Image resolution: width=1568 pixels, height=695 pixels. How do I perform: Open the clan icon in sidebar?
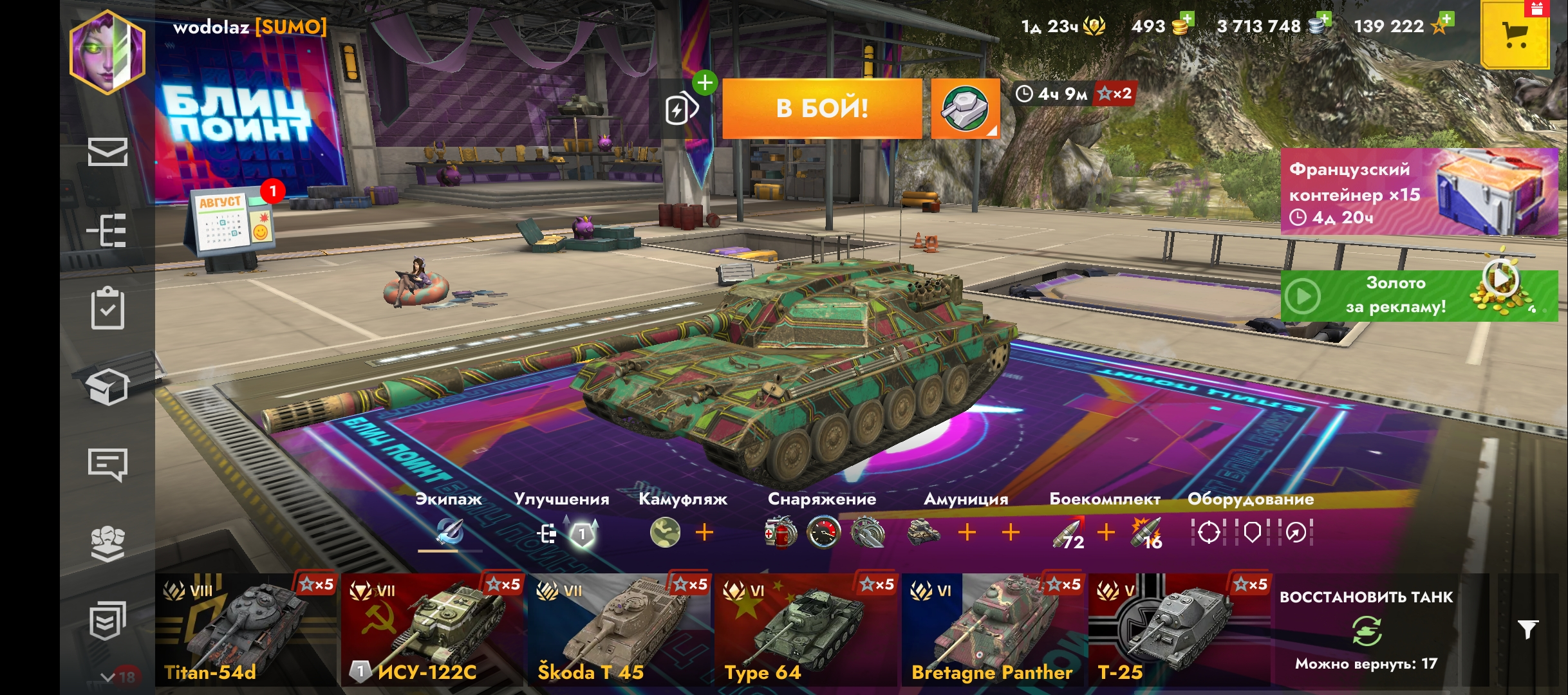107,544
